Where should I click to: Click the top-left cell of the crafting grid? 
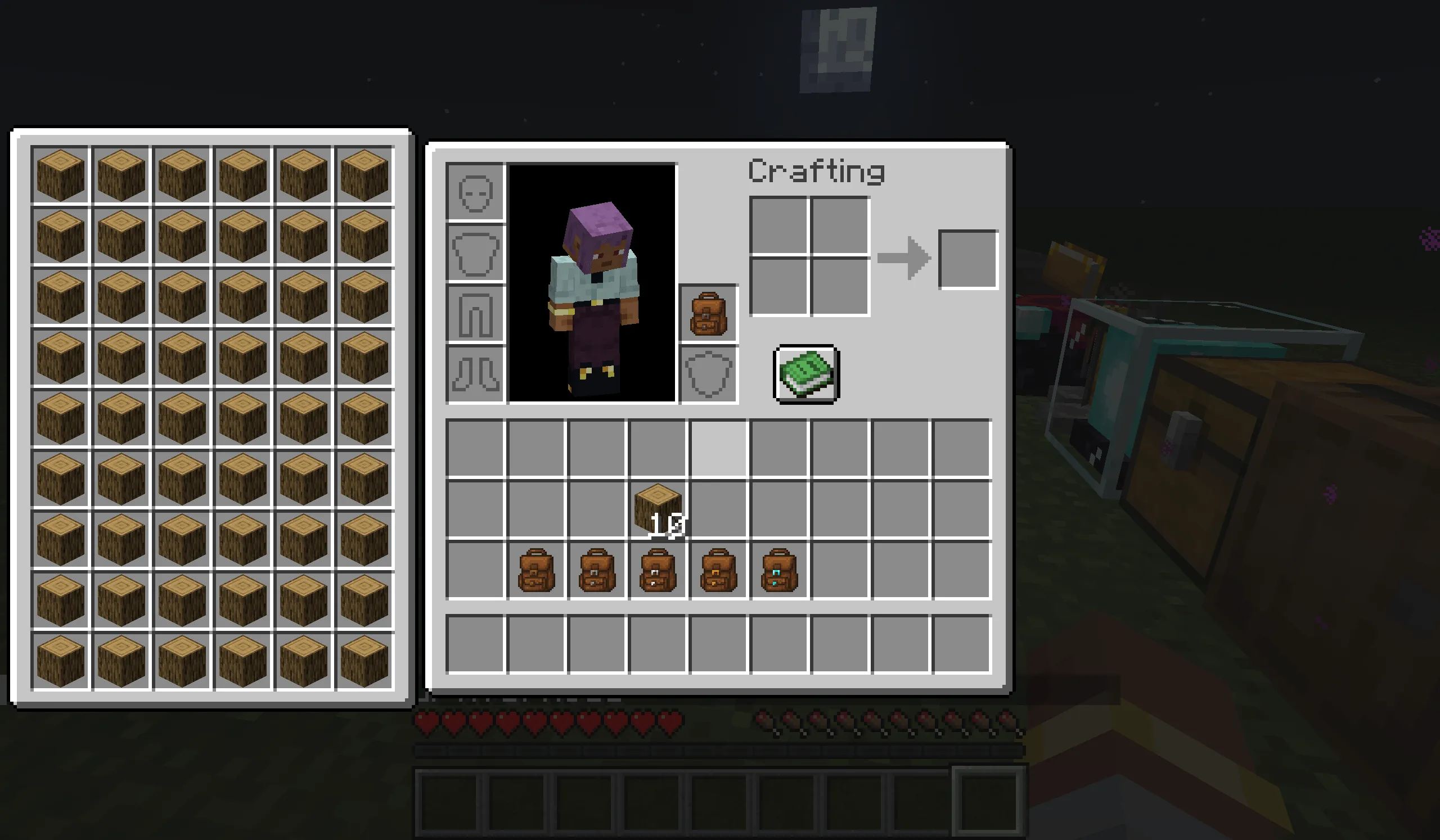[x=778, y=225]
